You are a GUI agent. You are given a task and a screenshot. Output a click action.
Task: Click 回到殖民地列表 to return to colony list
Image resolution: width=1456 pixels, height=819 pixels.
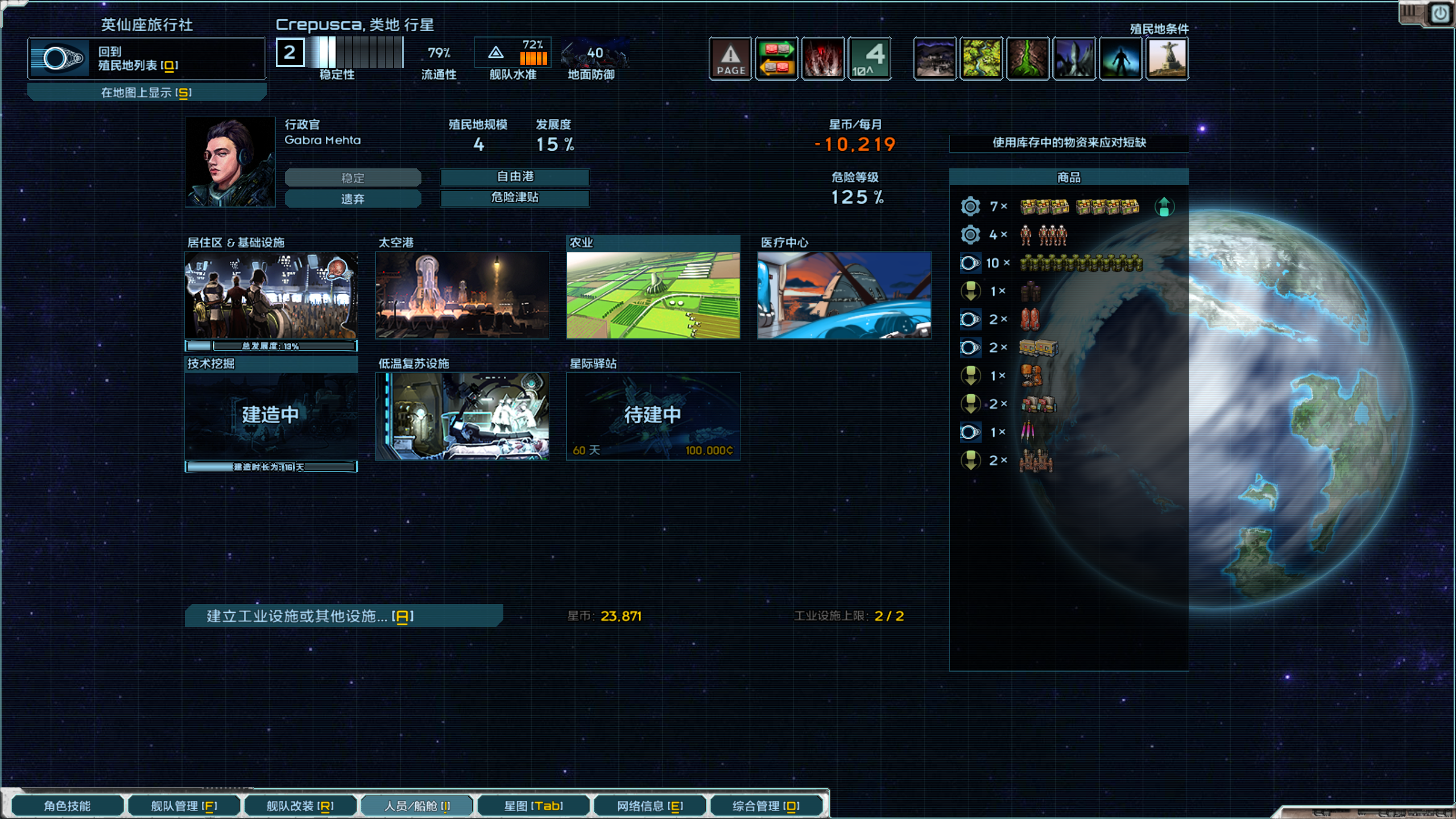point(147,59)
